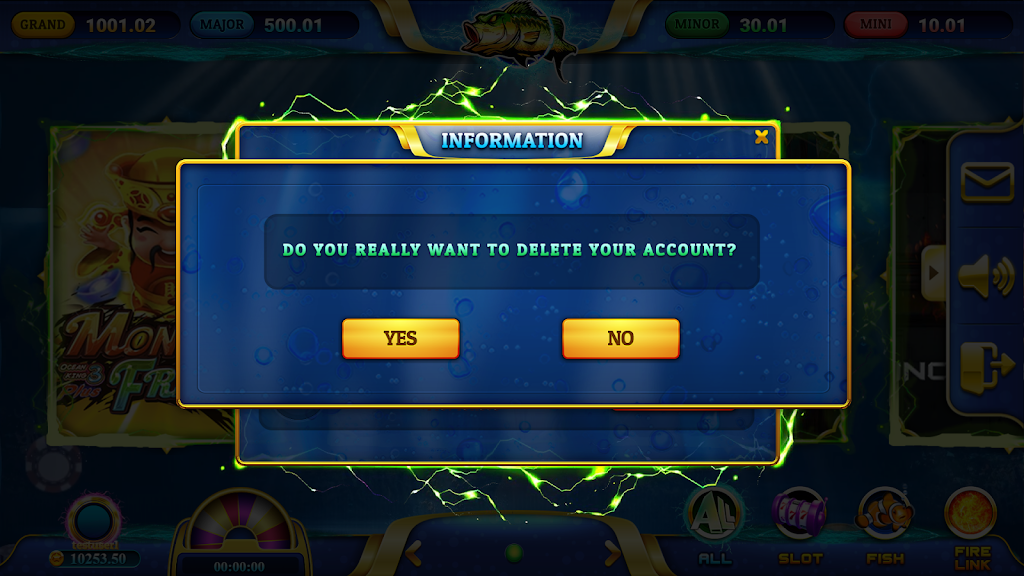Image resolution: width=1024 pixels, height=576 pixels.
Task: Click the right page arrow at bottom
Action: [x=611, y=551]
